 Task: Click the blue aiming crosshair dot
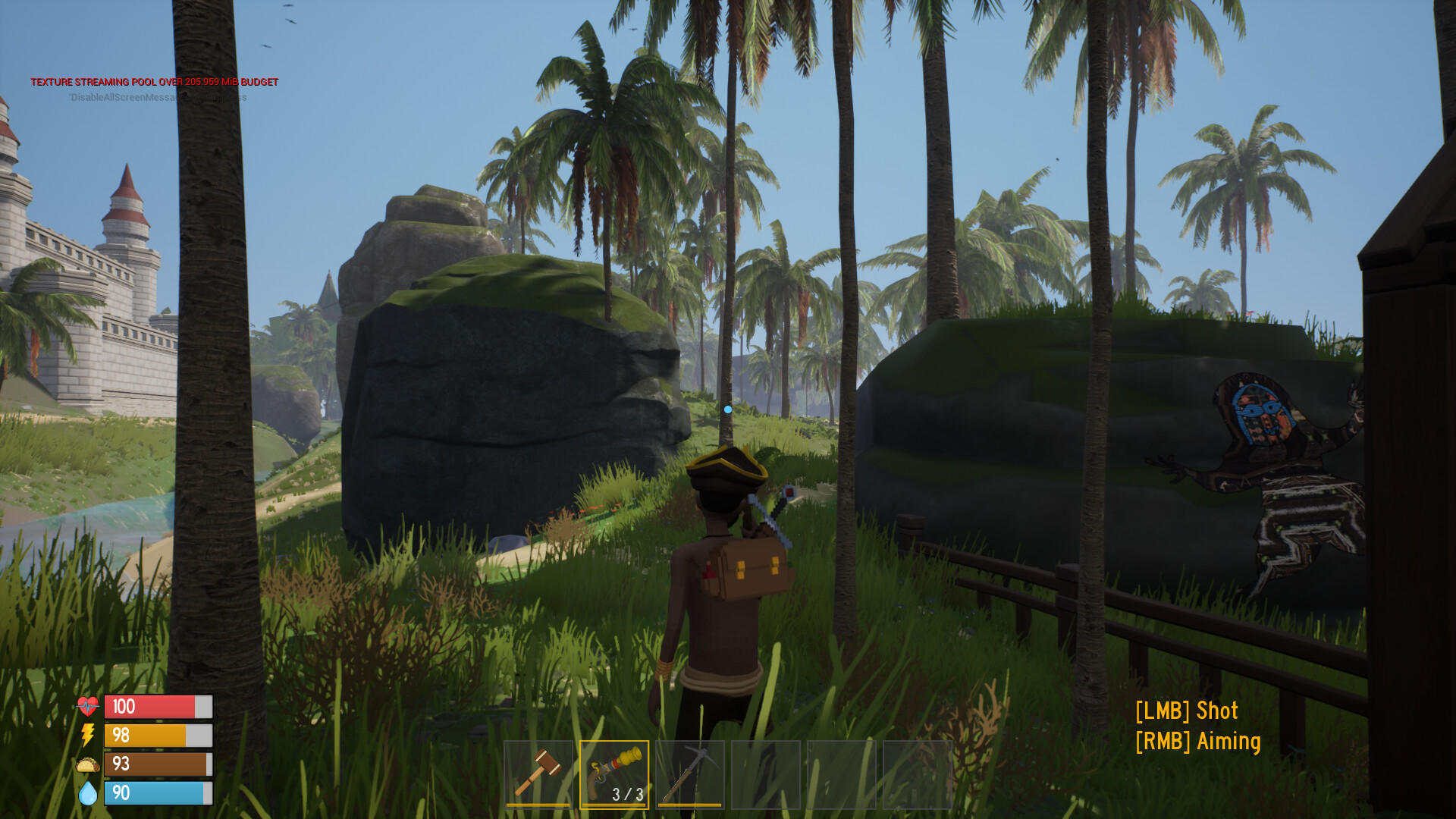[x=728, y=409]
